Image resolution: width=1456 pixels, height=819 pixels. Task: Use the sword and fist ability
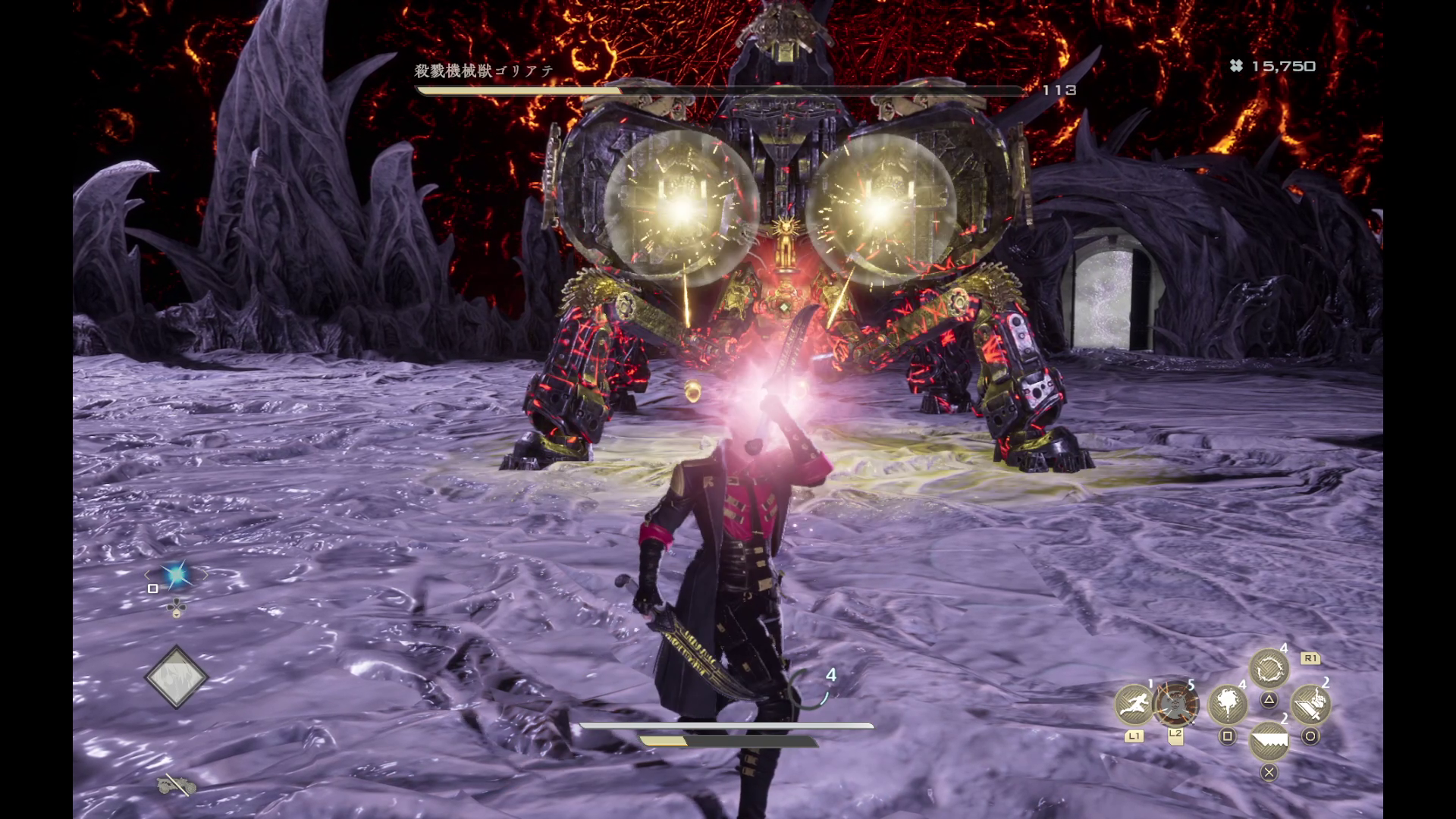coord(1310,705)
